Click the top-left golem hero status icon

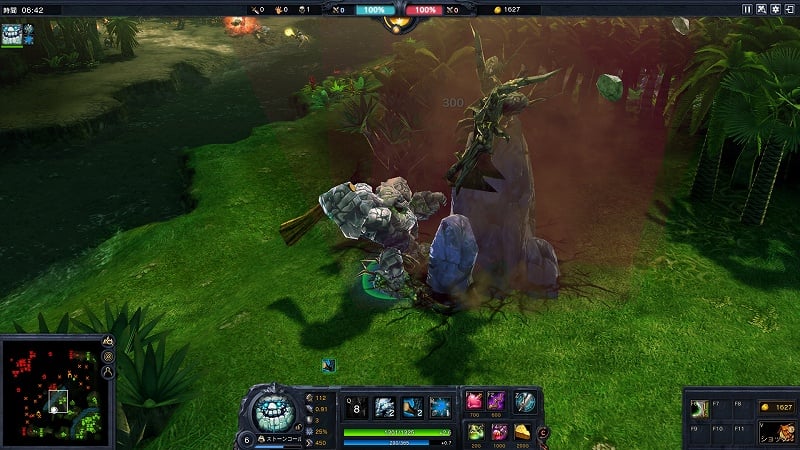tap(10, 33)
